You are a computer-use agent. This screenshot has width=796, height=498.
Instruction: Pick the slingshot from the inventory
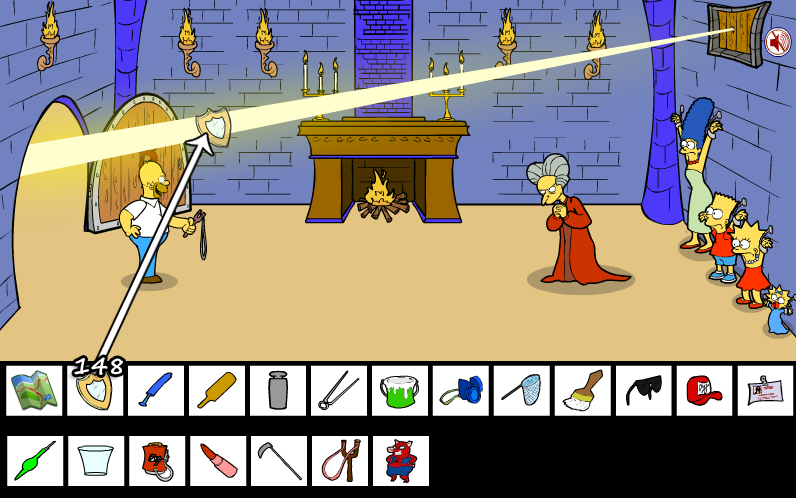pos(339,461)
